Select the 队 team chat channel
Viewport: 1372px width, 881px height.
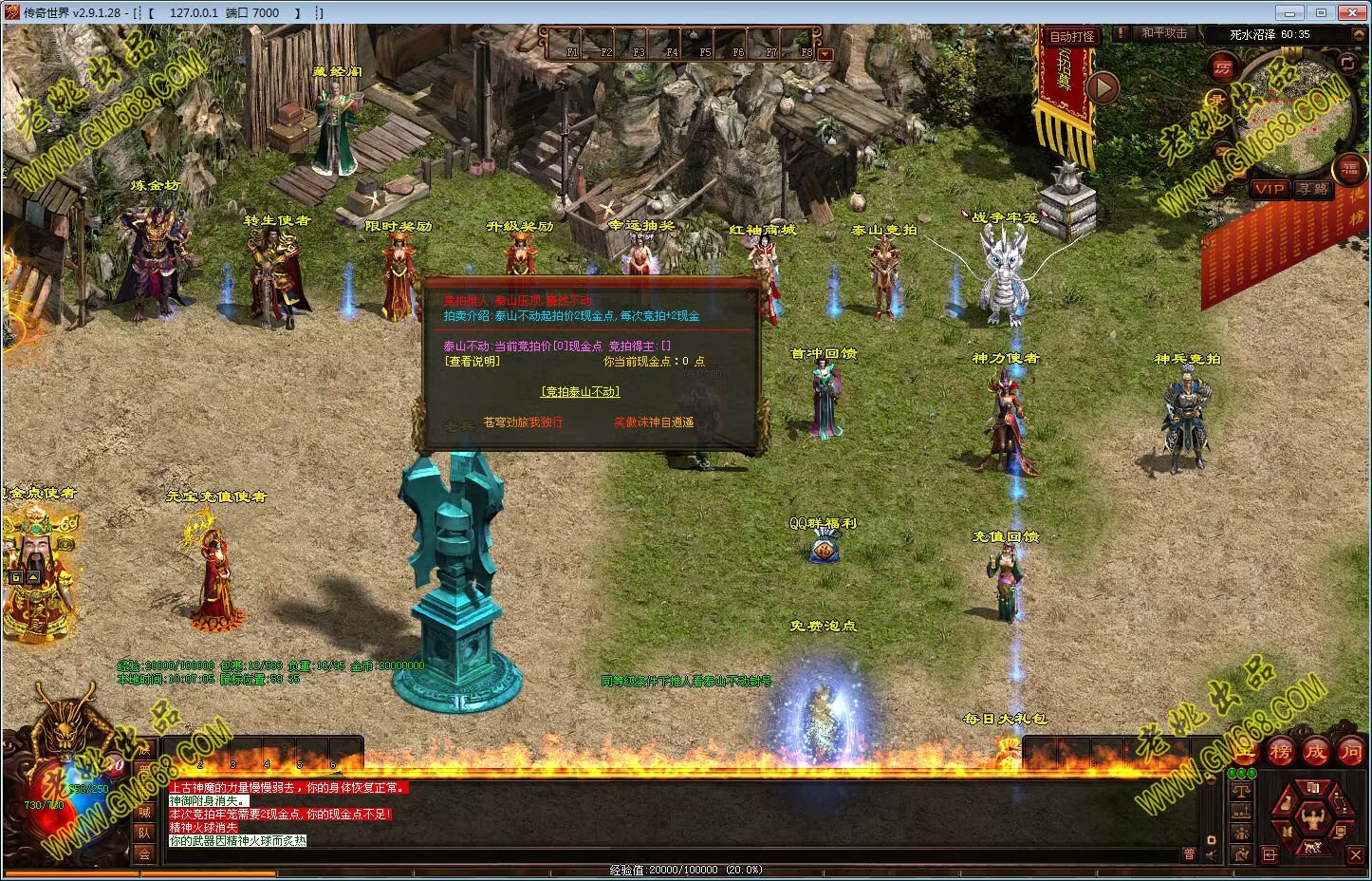pyautogui.click(x=144, y=833)
